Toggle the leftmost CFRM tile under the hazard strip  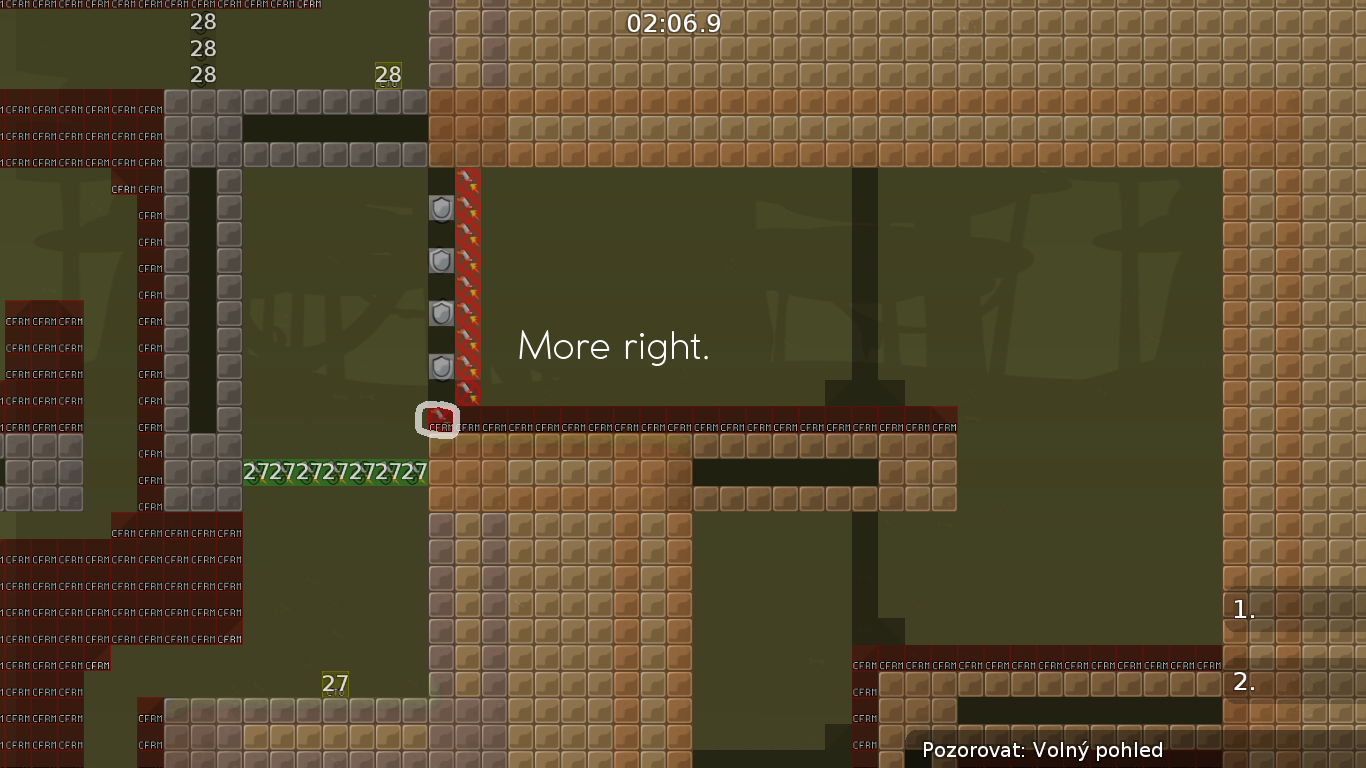point(440,426)
